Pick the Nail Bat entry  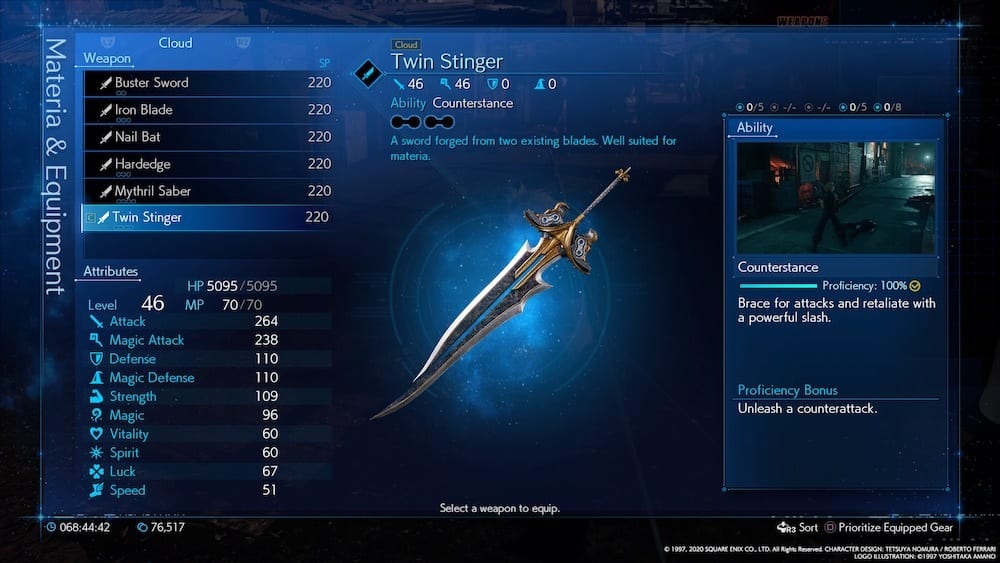[206, 138]
